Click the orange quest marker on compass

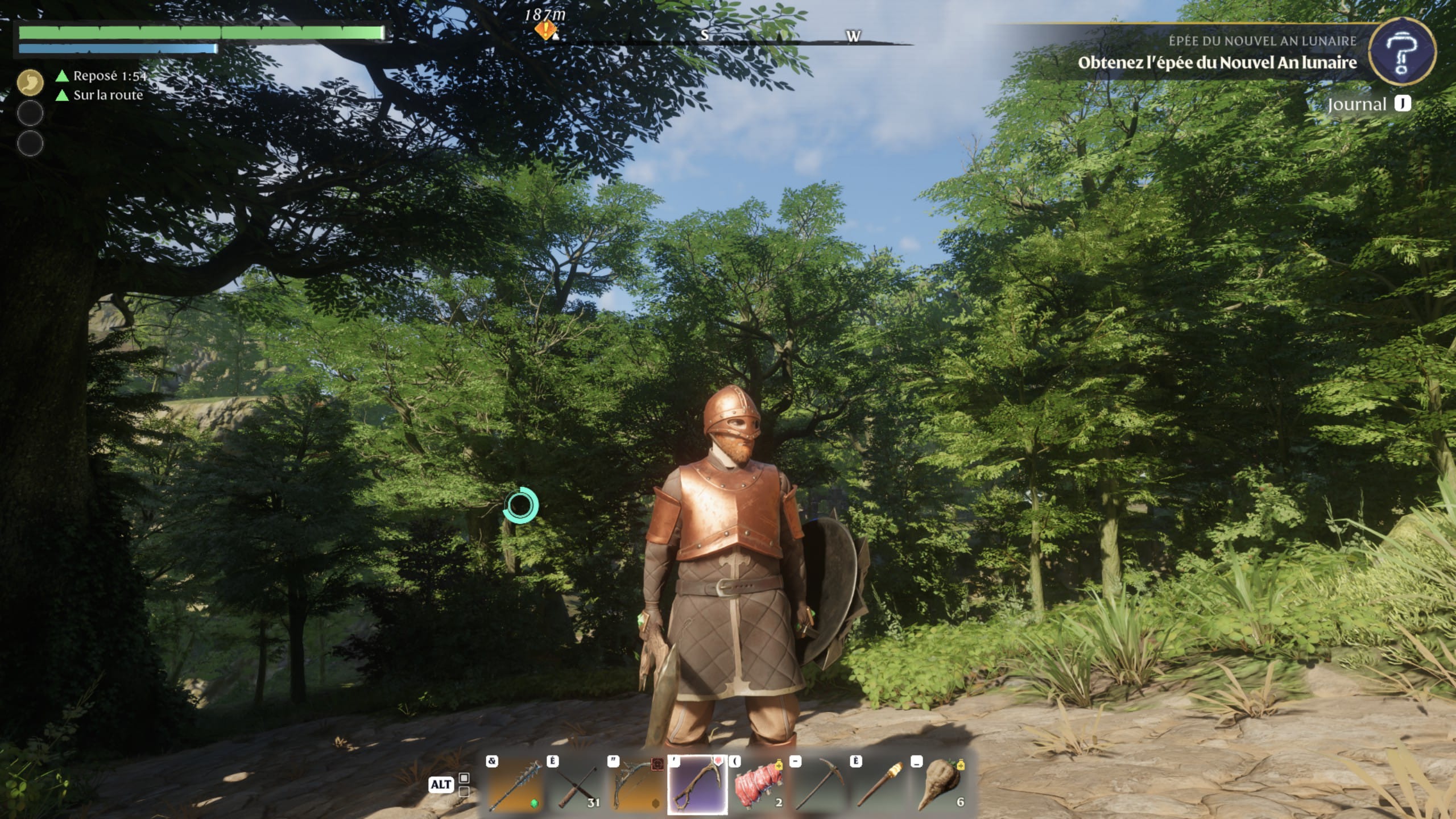tap(545, 30)
